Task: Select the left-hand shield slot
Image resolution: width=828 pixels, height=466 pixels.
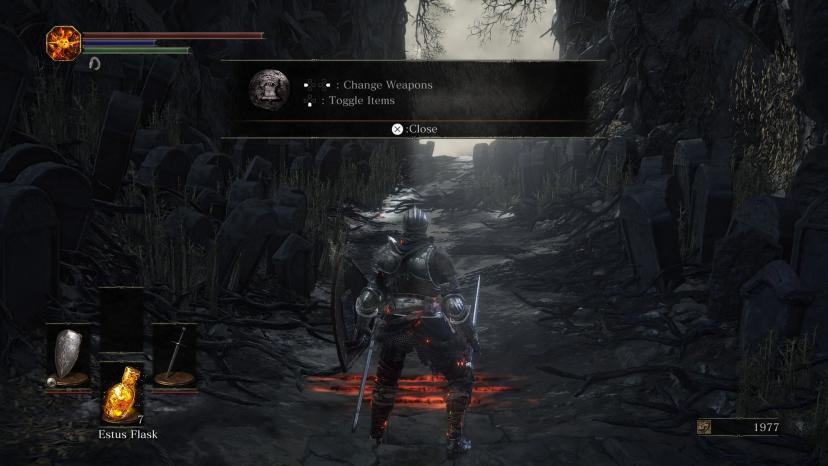Action: pyautogui.click(x=68, y=357)
